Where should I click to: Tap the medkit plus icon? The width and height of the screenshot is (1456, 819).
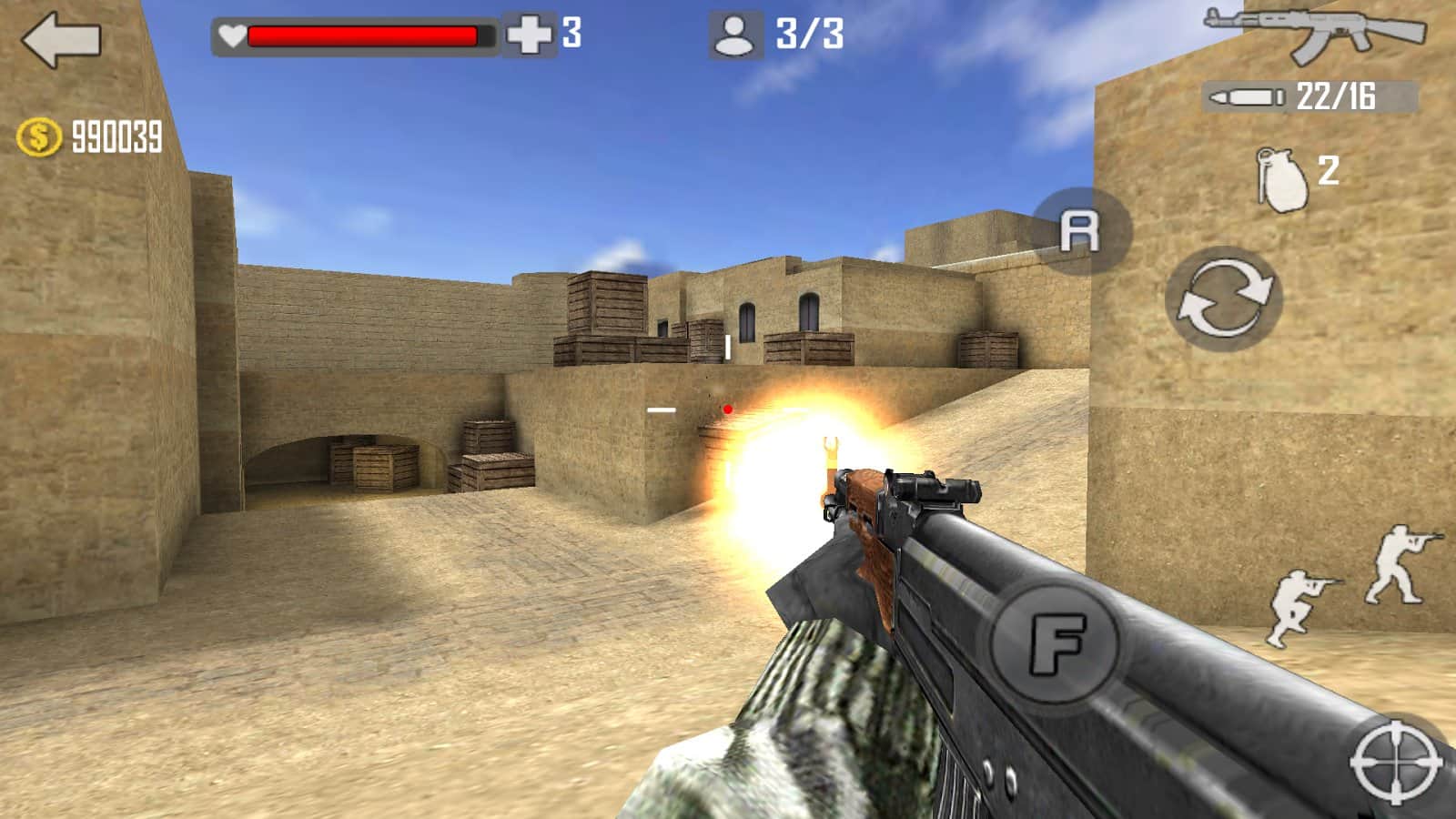530,36
